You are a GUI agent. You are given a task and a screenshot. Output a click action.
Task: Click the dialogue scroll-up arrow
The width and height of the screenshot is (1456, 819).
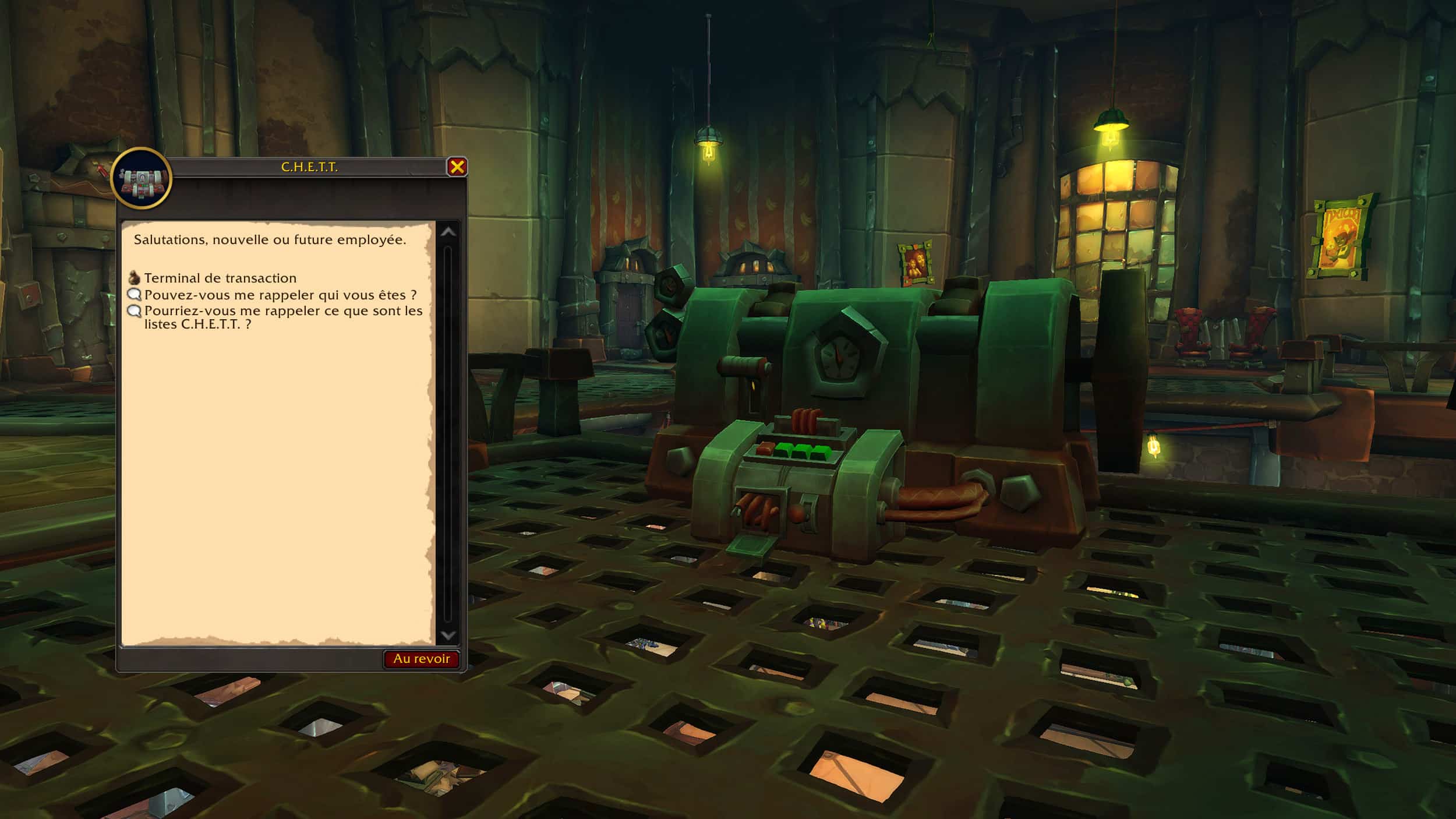pyautogui.click(x=448, y=232)
